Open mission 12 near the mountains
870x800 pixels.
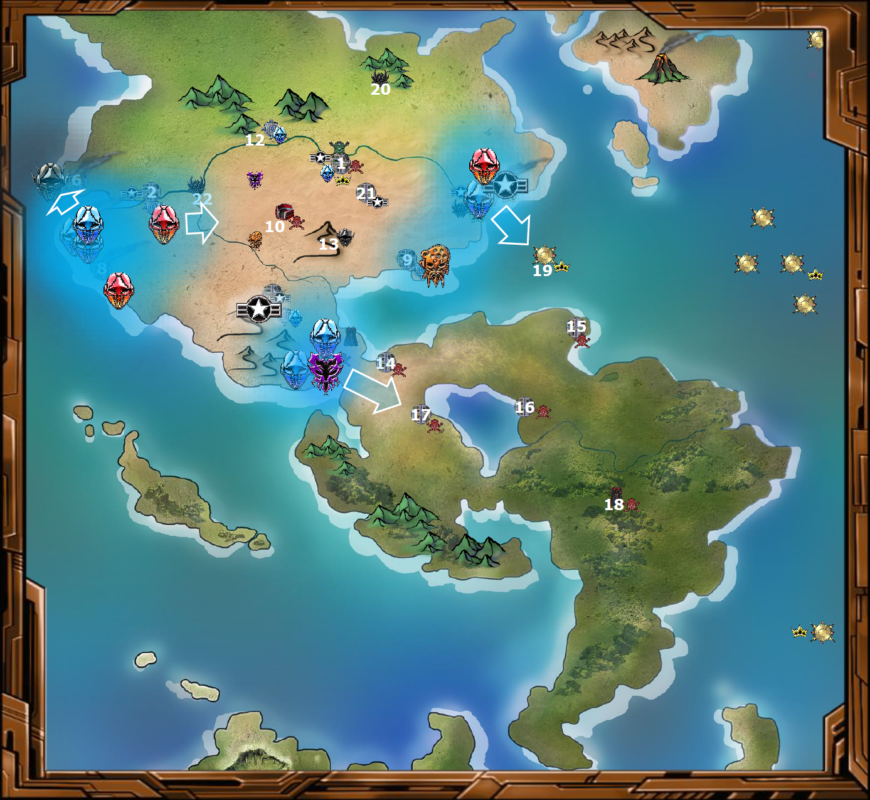tap(273, 132)
